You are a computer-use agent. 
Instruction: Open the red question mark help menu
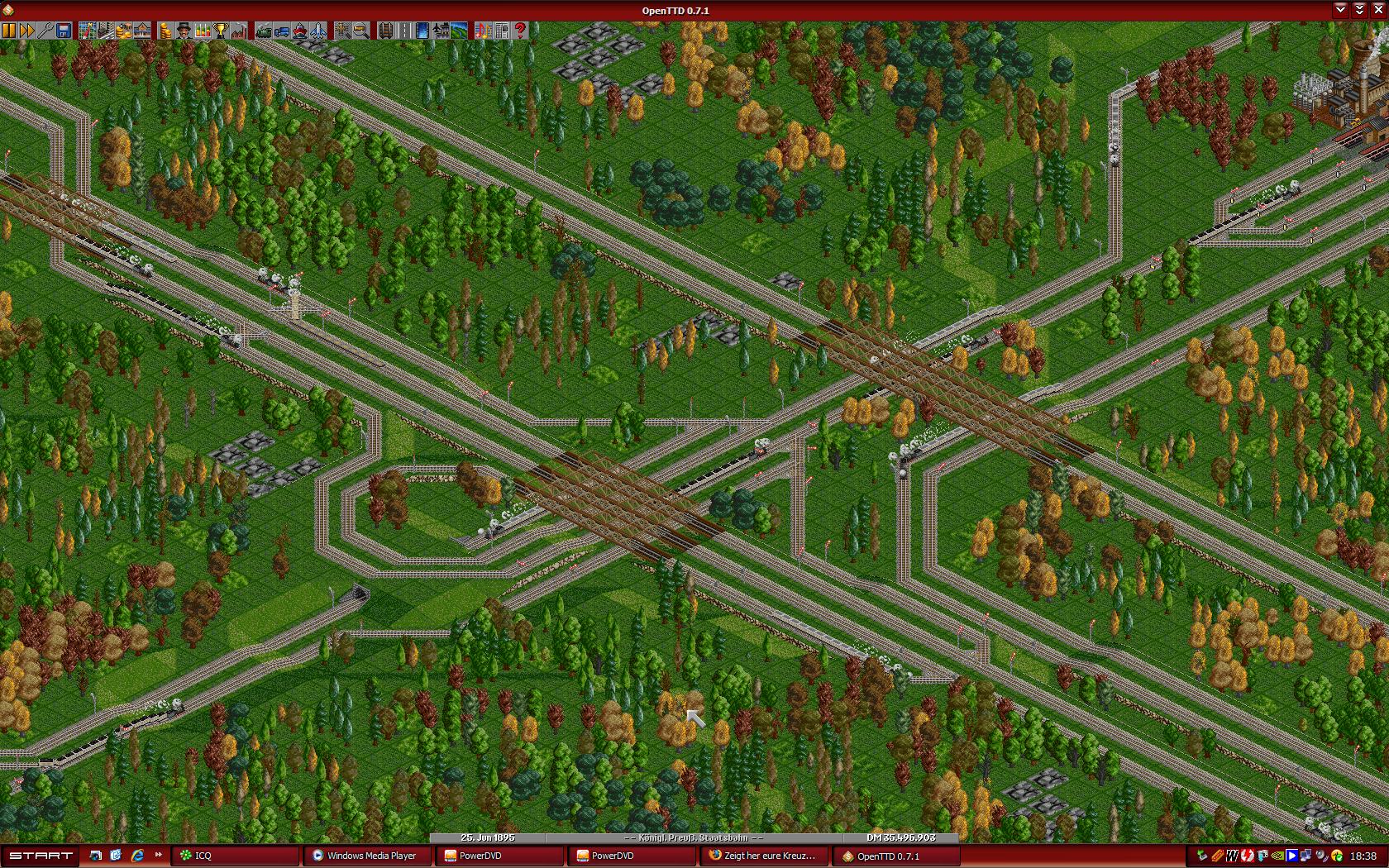point(520,31)
